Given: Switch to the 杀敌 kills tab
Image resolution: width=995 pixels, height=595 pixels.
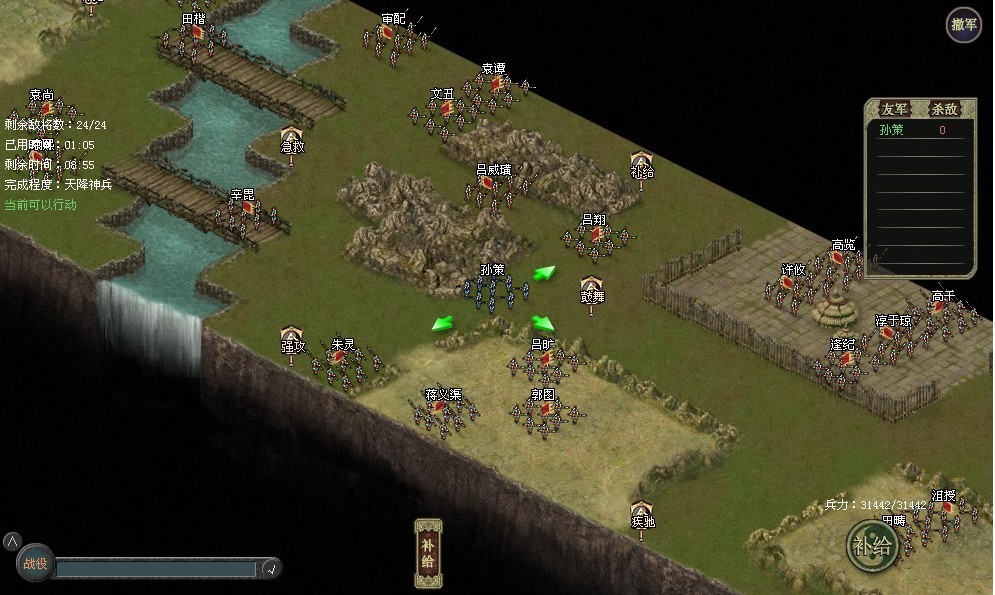Looking at the screenshot, I should pyautogui.click(x=944, y=109).
